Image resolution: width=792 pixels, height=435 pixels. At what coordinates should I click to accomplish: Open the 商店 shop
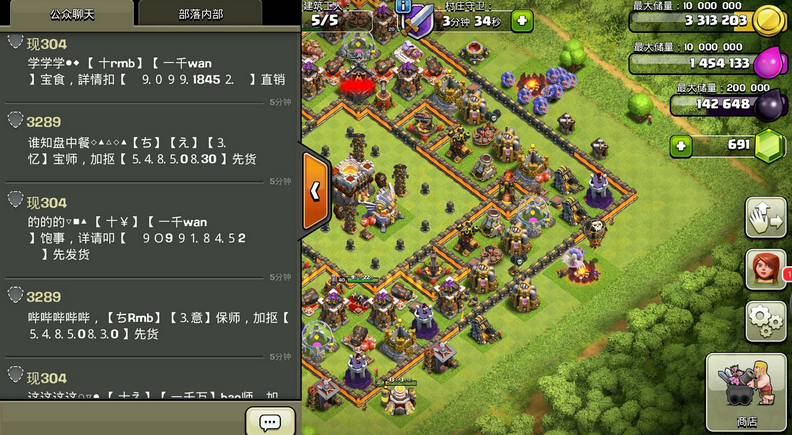pos(745,392)
